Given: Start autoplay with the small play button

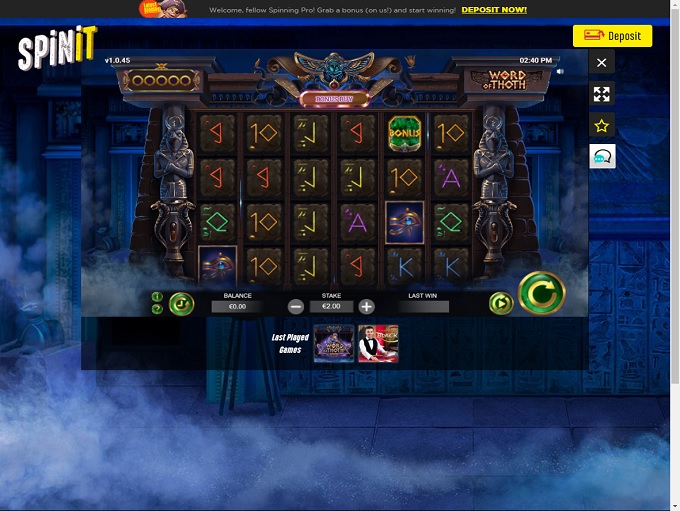Looking at the screenshot, I should tap(500, 303).
